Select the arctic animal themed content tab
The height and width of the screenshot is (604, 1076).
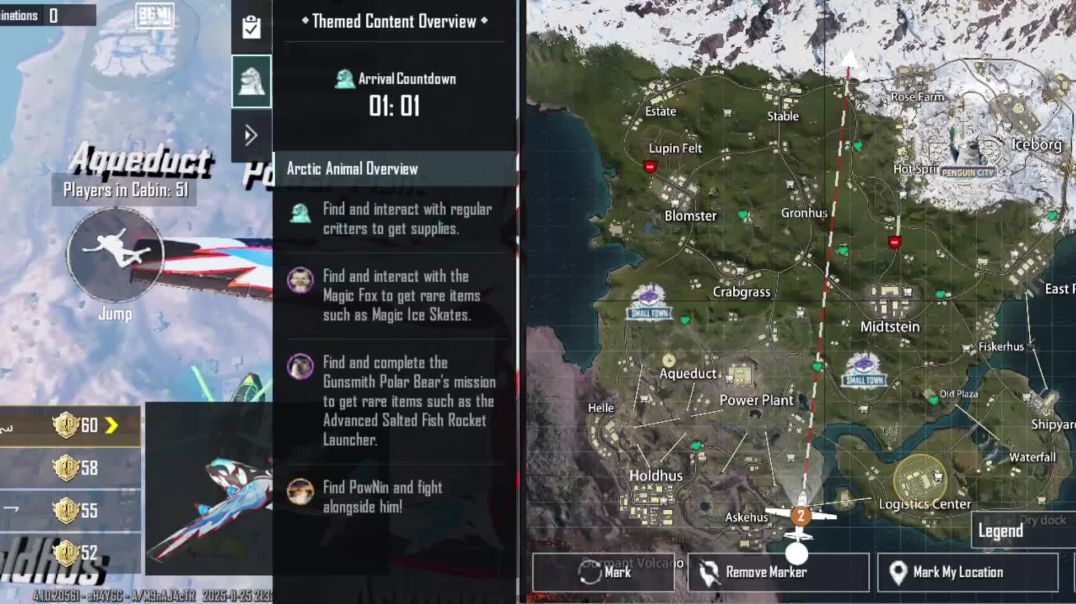pyautogui.click(x=251, y=81)
